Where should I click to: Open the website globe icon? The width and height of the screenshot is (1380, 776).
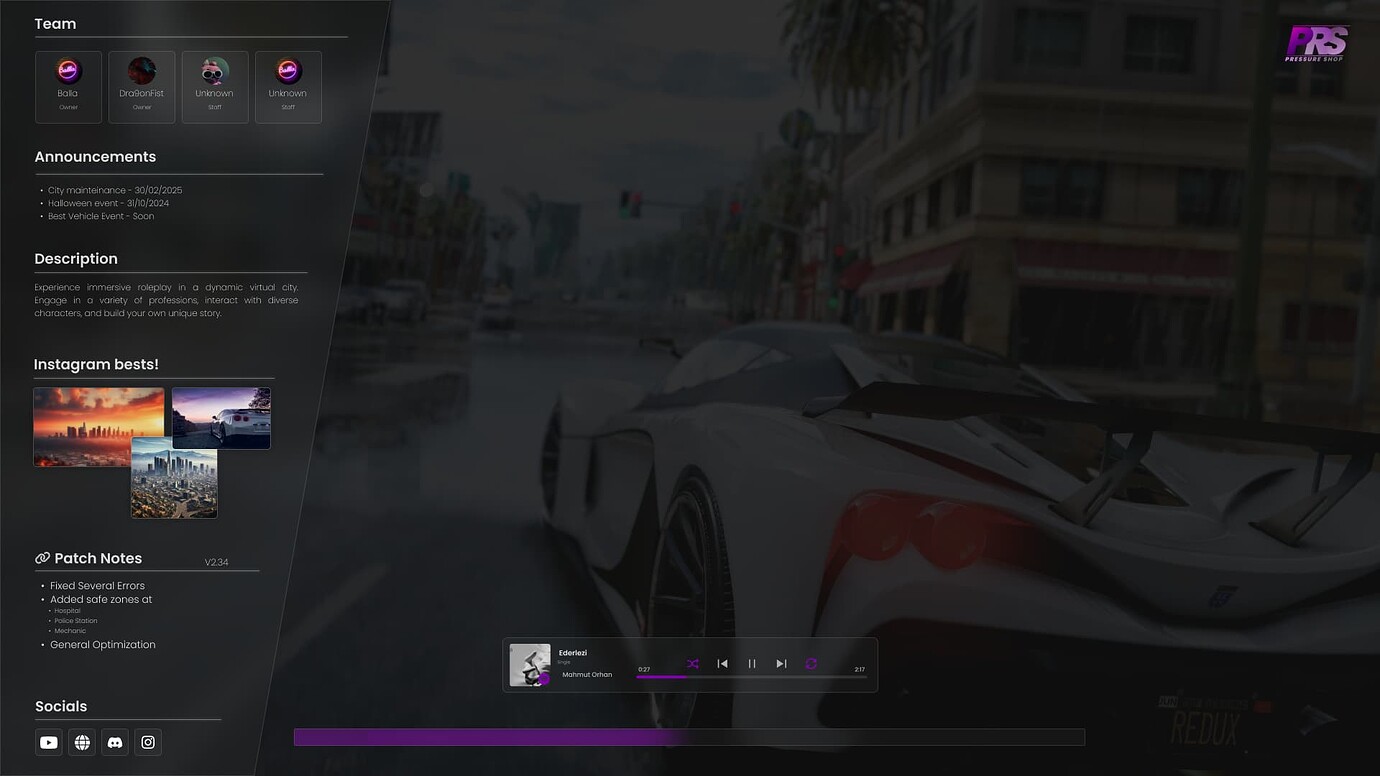point(81,742)
